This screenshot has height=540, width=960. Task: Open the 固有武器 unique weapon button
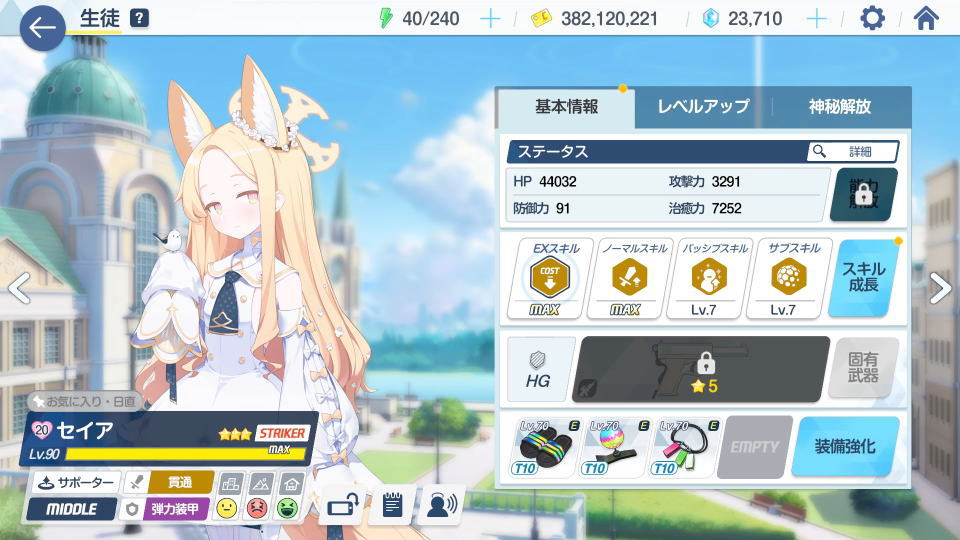click(x=864, y=368)
